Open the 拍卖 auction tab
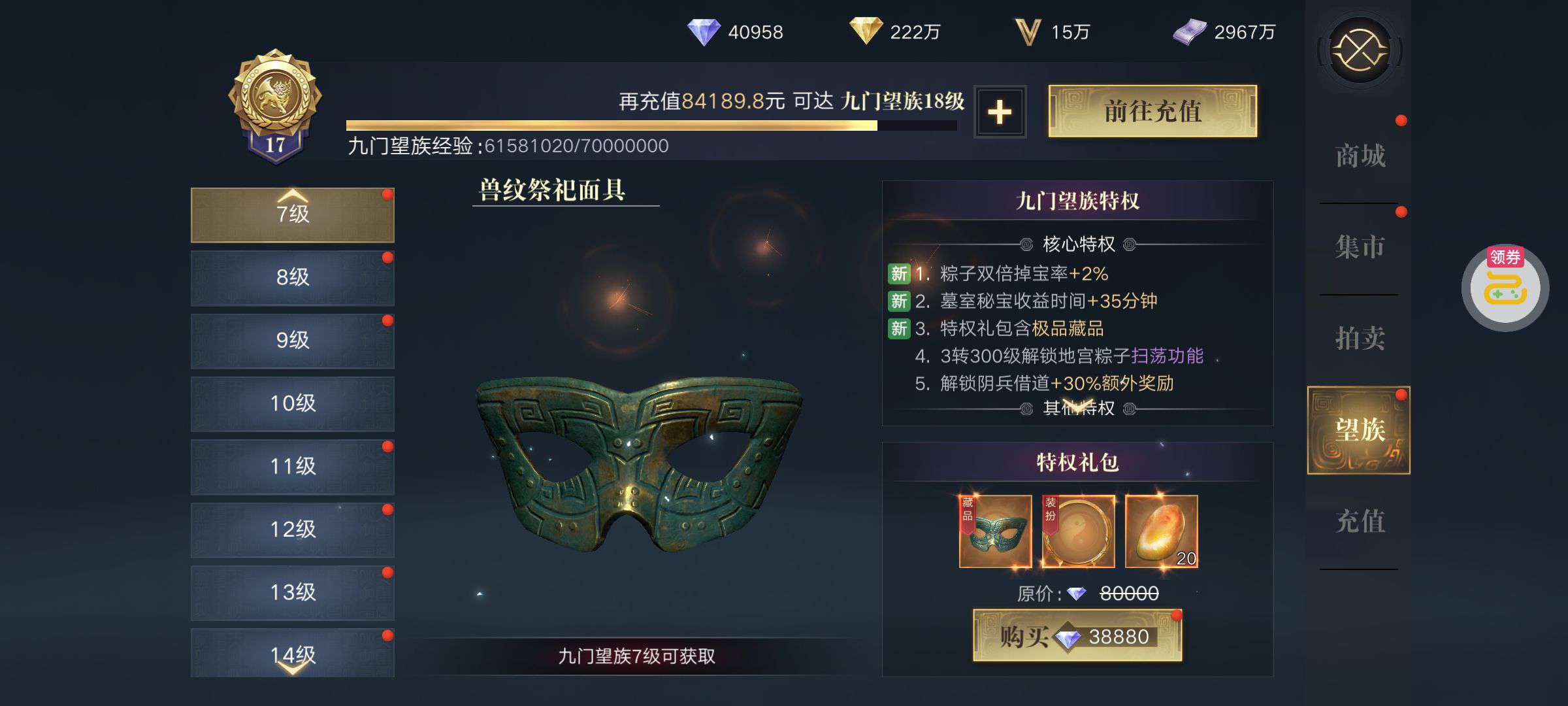 [x=1360, y=339]
